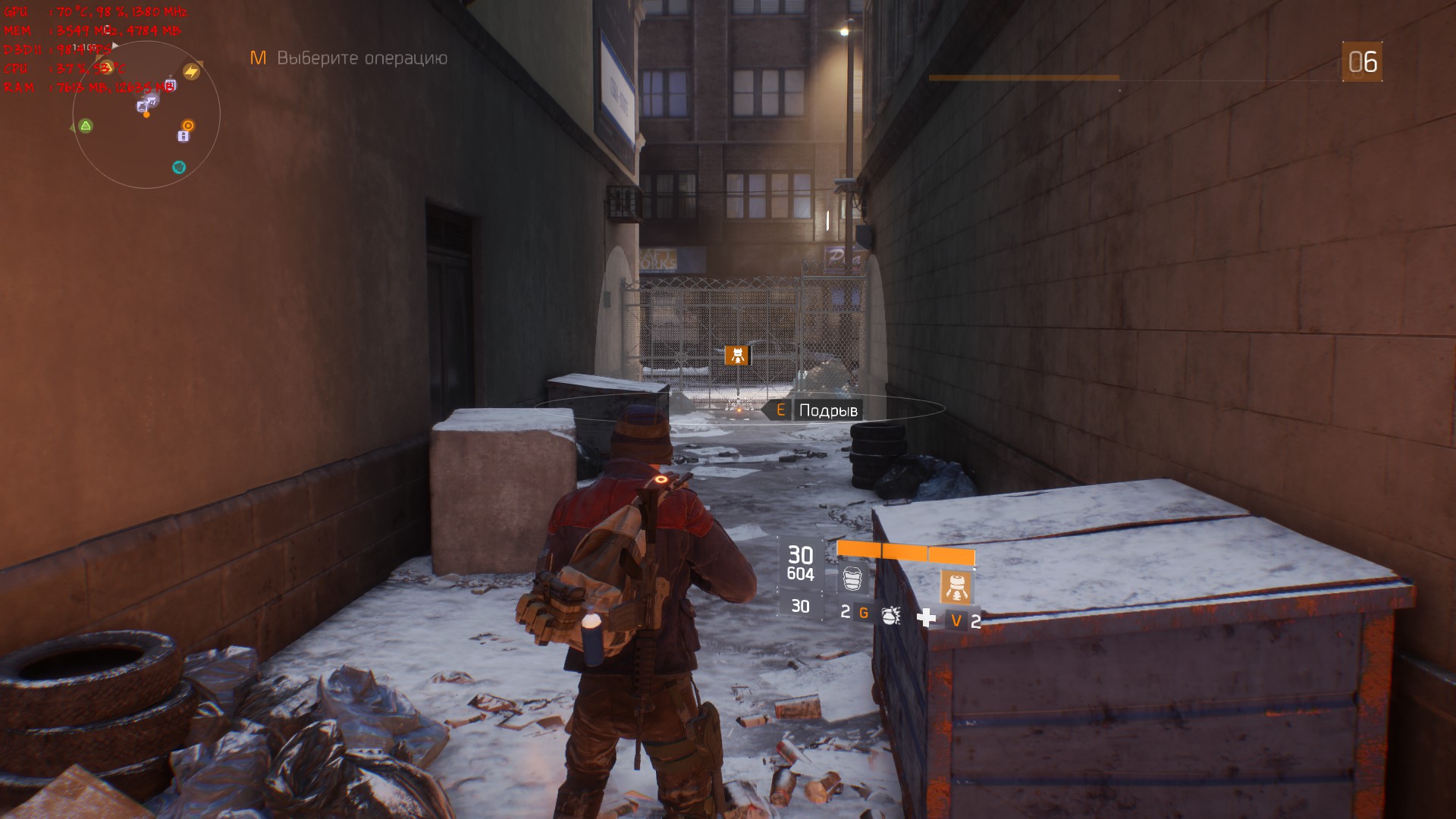1456x819 pixels.
Task: Click the seeker mine marker above the fence
Action: click(x=736, y=355)
